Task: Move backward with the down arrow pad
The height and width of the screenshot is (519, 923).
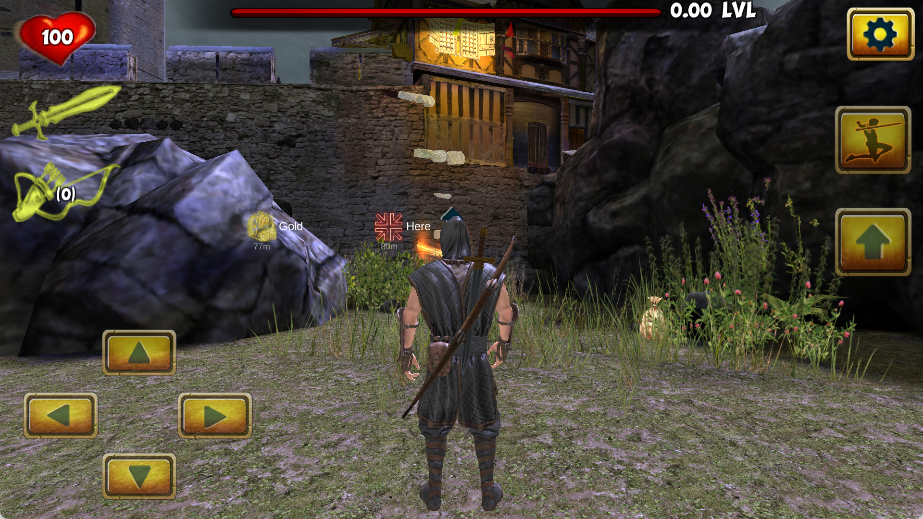Action: coord(139,476)
